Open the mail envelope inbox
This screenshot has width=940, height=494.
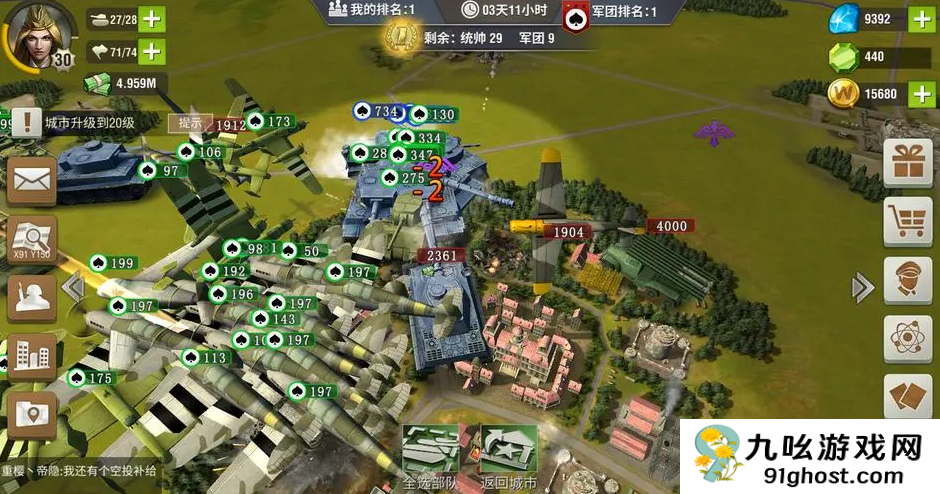31,182
